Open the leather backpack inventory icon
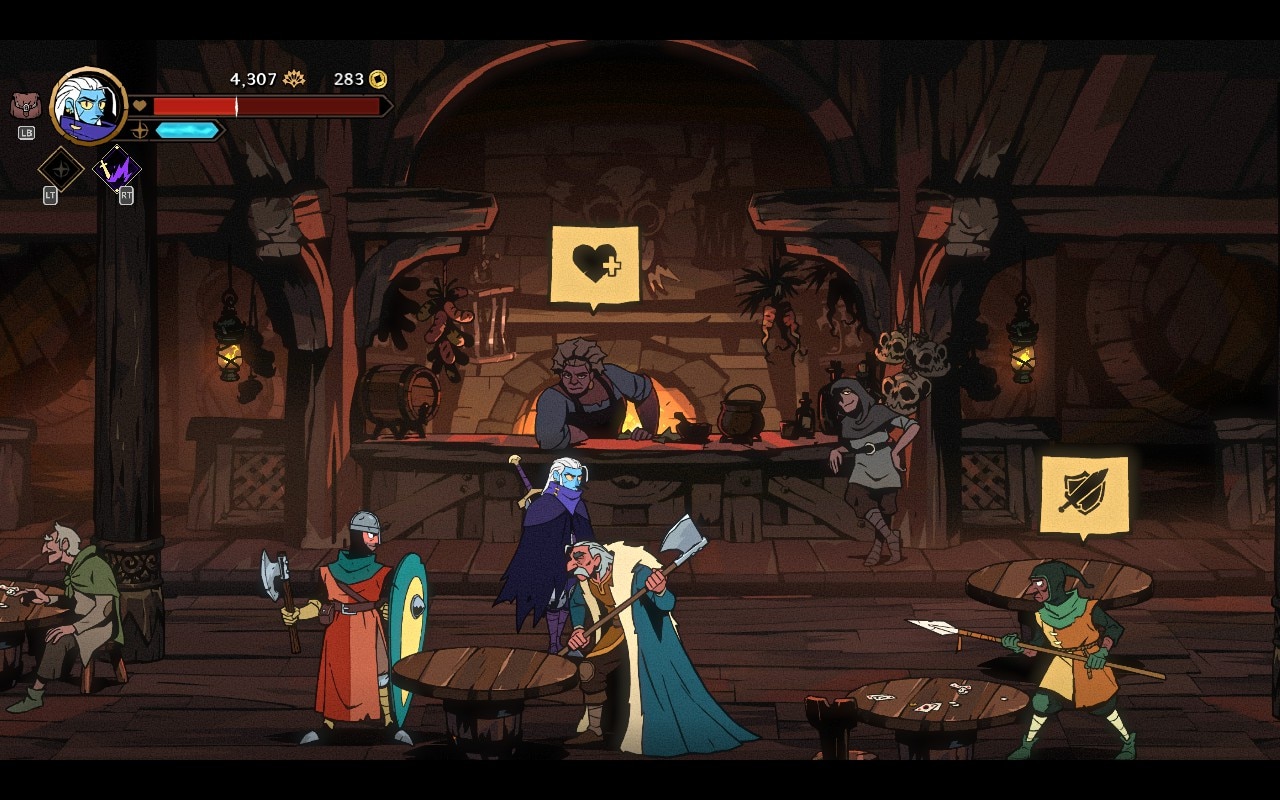 (25, 106)
